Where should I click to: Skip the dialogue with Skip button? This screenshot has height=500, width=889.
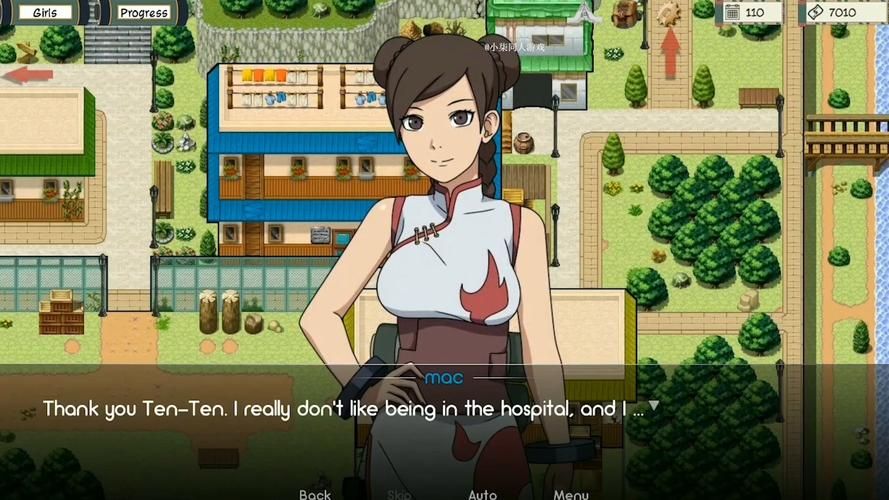(399, 494)
